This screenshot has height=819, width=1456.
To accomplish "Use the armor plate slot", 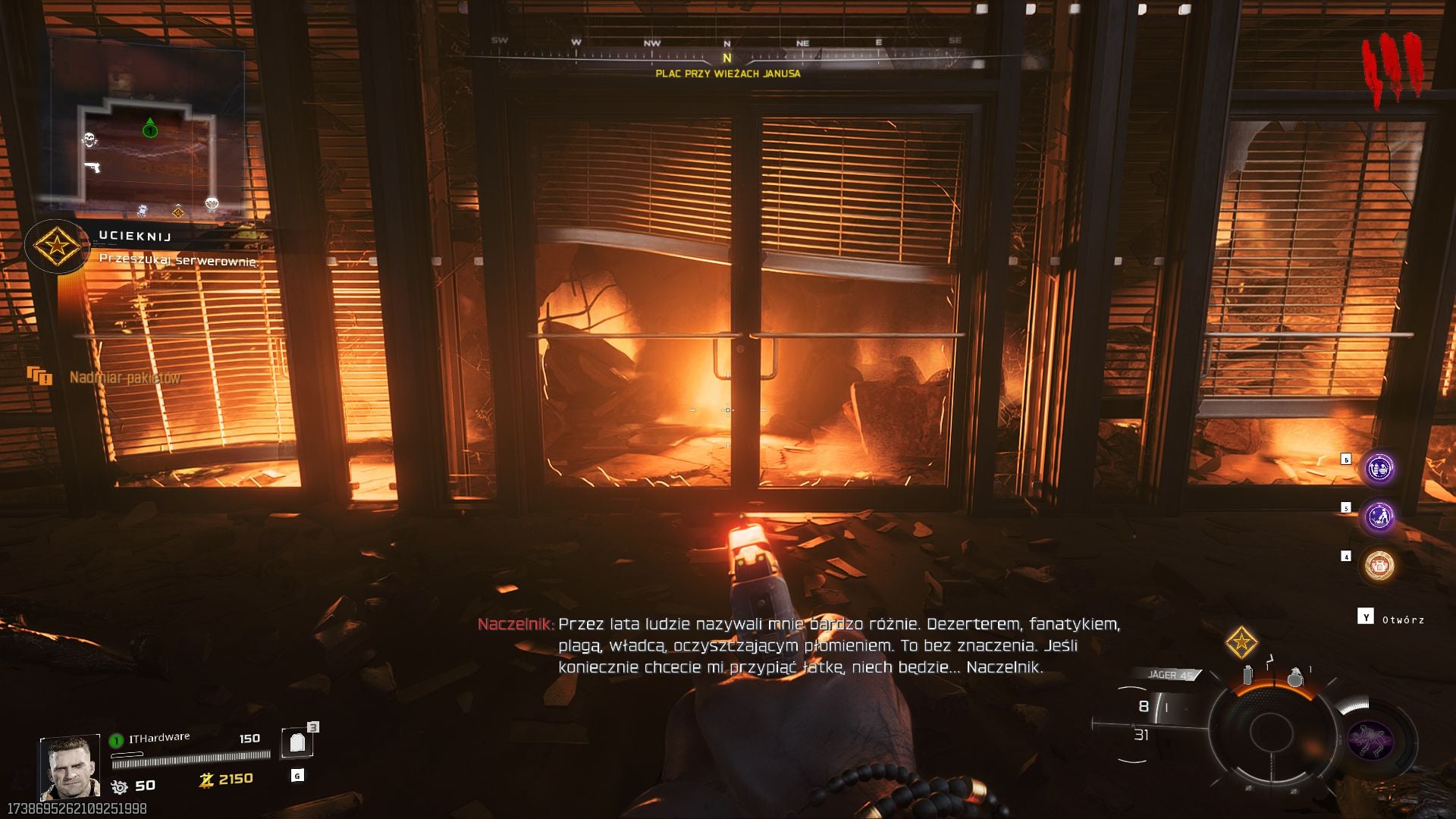I will [297, 743].
